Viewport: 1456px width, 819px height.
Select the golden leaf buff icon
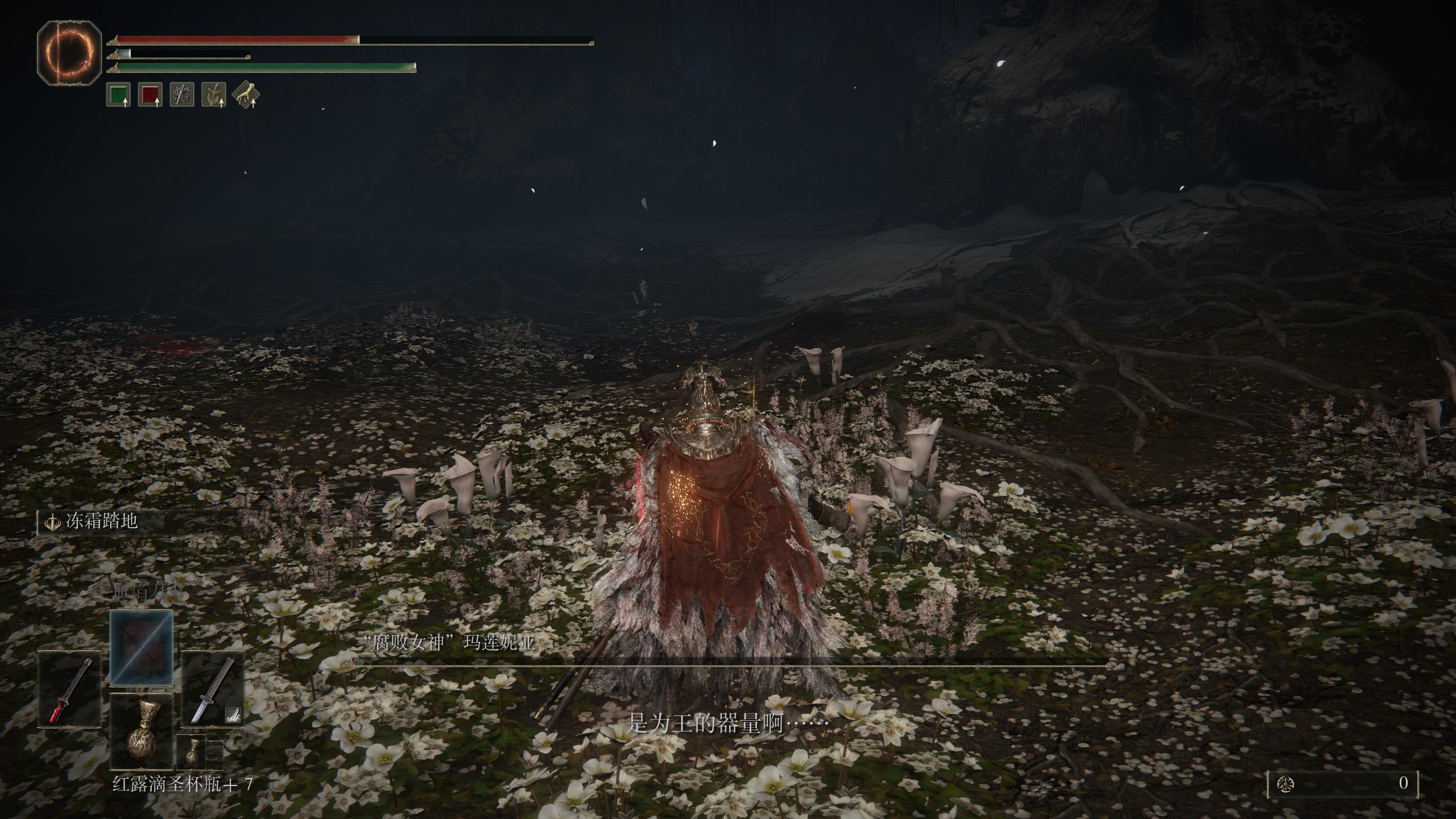[x=214, y=94]
